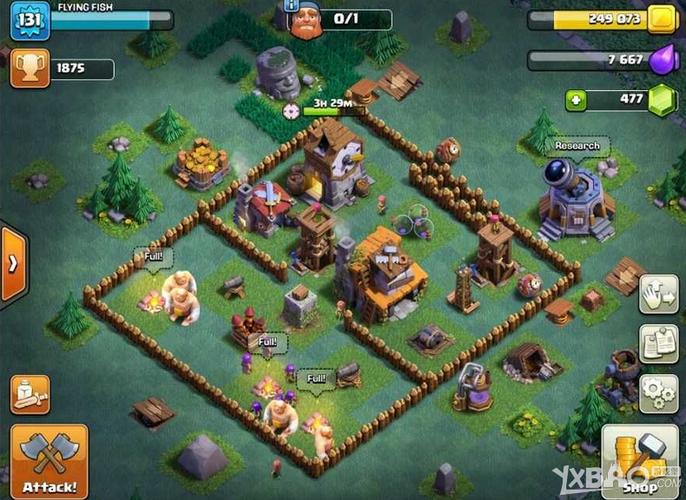The width and height of the screenshot is (686, 500).
Task: Open the layout editor hand icon
Action: tap(657, 292)
